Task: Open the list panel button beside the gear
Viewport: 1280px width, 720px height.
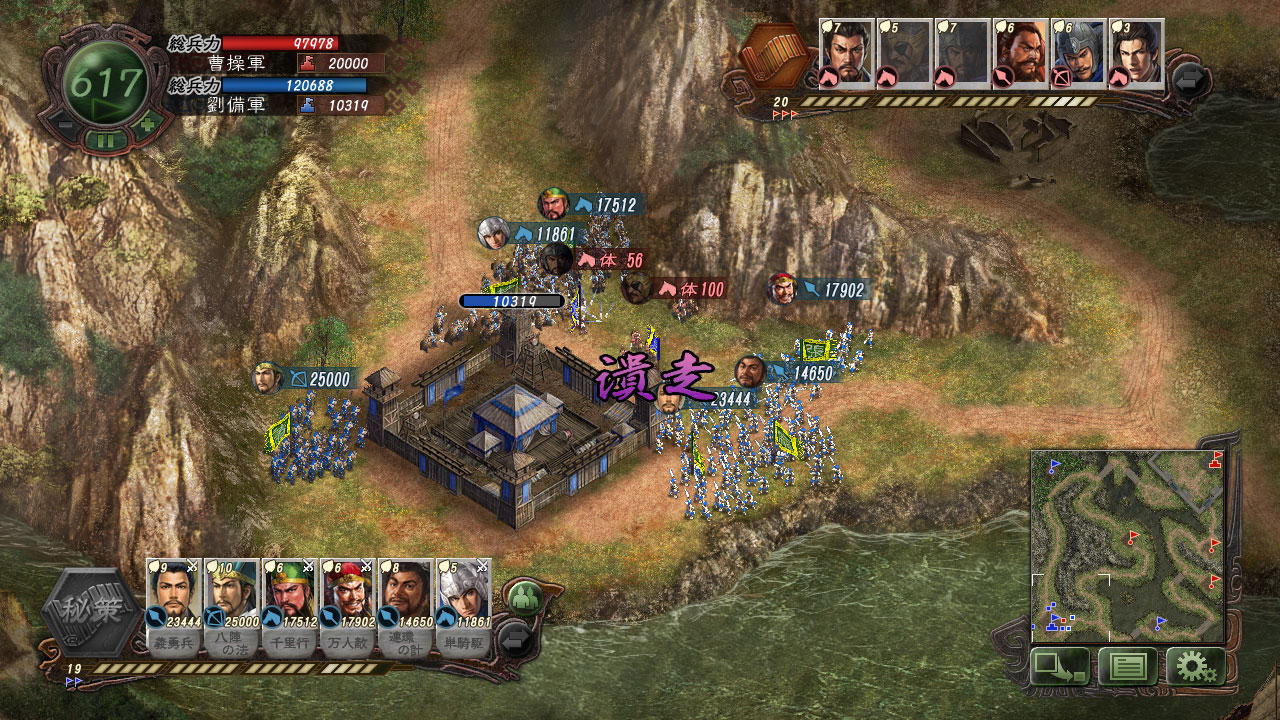Action: click(1128, 666)
